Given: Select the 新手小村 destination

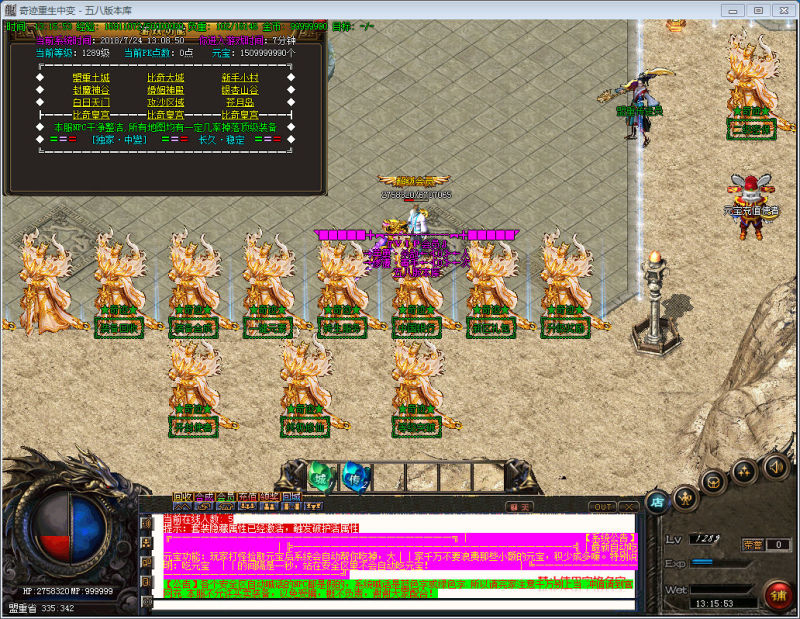Looking at the screenshot, I should click(x=239, y=77).
